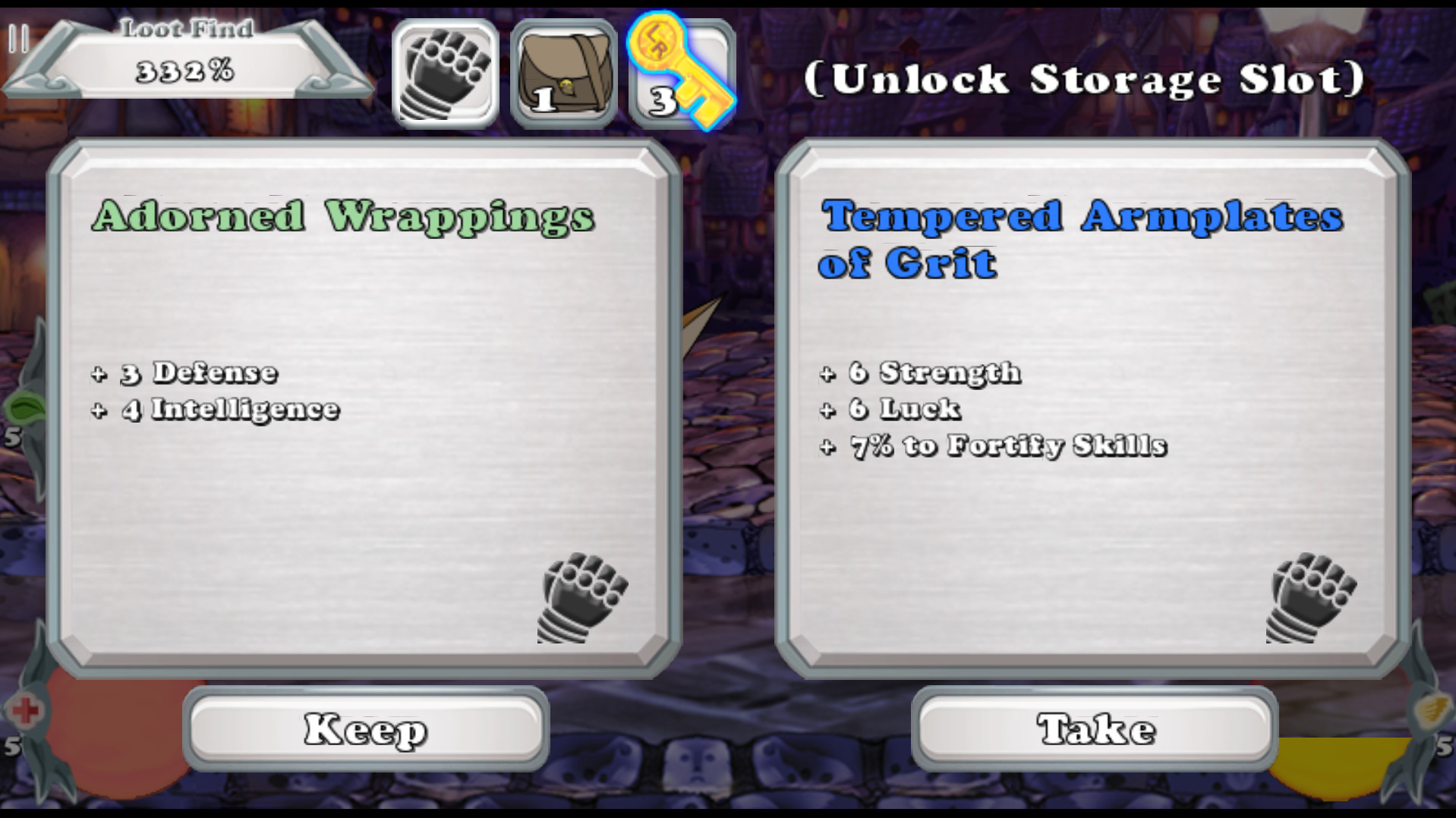The height and width of the screenshot is (818, 1456).
Task: Click Unlock Storage Slot
Action: tap(1083, 78)
